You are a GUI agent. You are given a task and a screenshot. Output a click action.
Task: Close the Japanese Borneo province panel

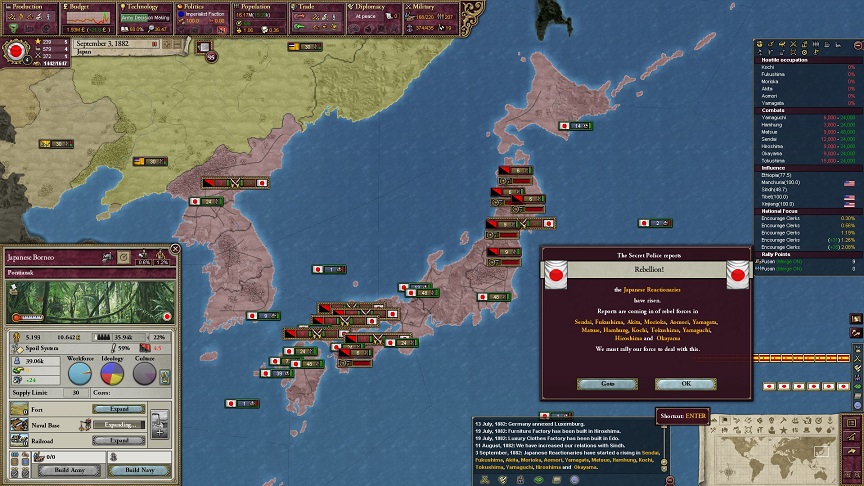pyautogui.click(x=175, y=249)
